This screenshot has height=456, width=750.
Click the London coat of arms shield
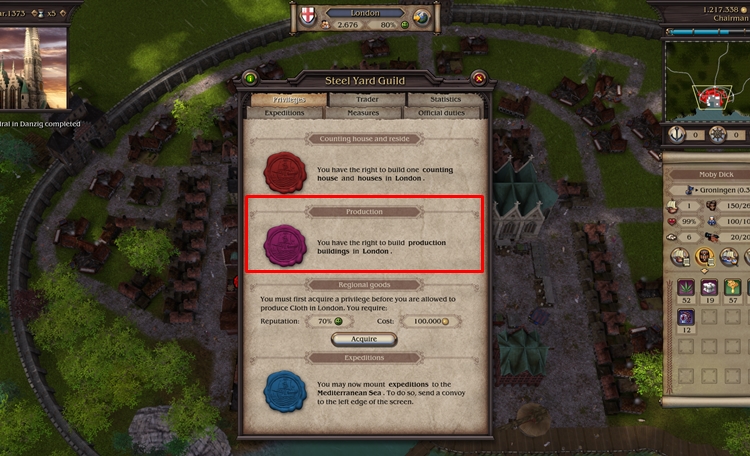[309, 17]
